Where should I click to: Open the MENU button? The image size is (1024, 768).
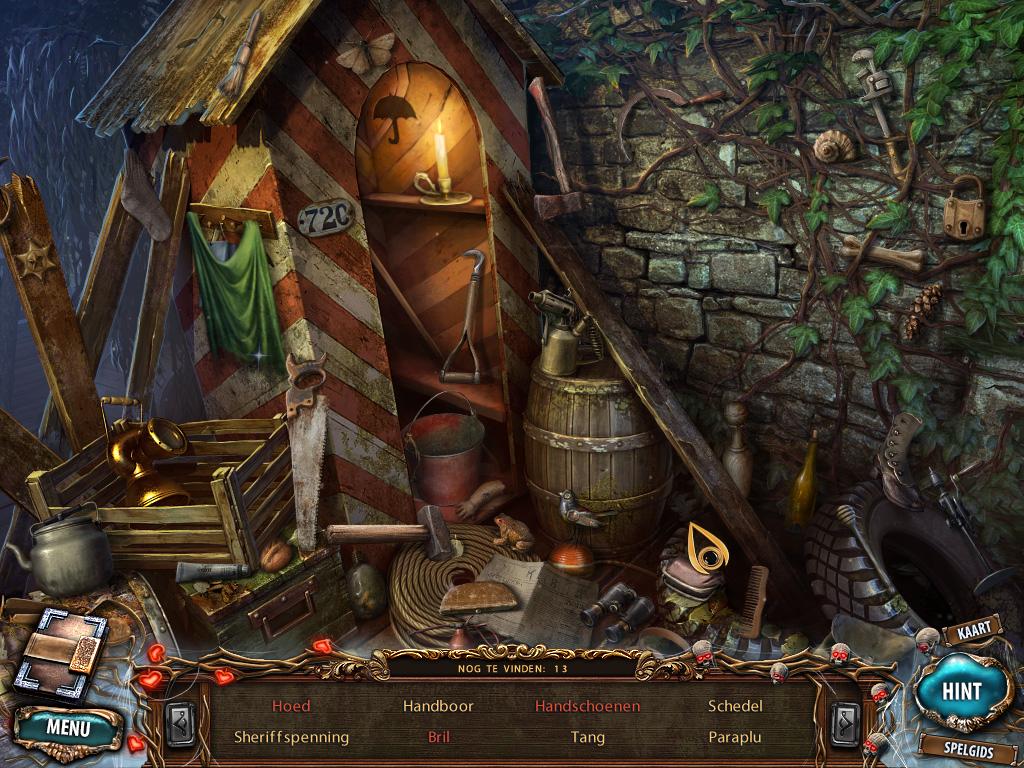(x=68, y=727)
